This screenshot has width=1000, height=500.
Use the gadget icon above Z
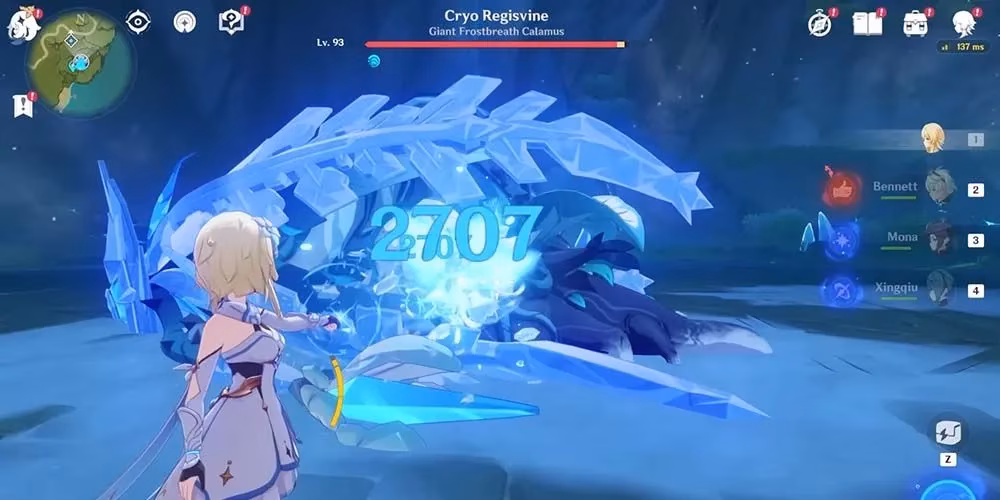click(948, 433)
